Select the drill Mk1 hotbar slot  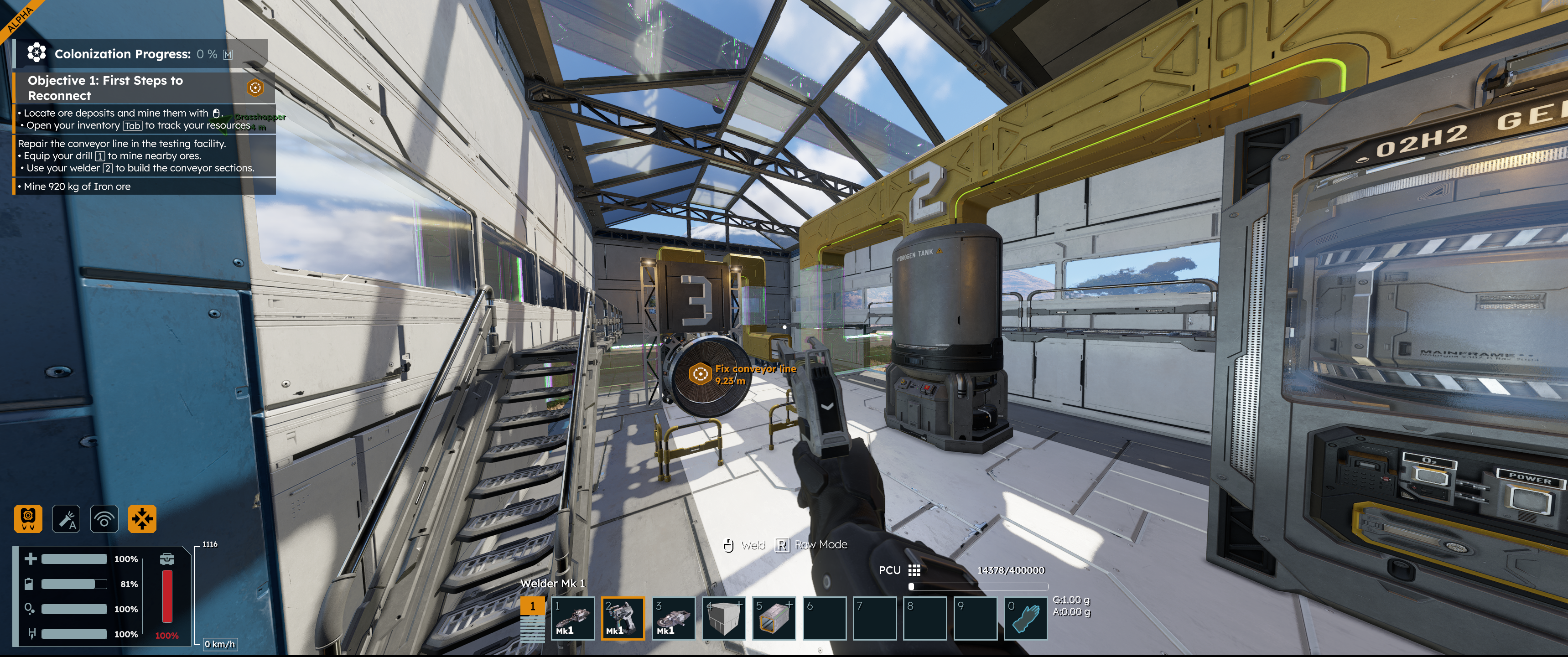[x=573, y=618]
